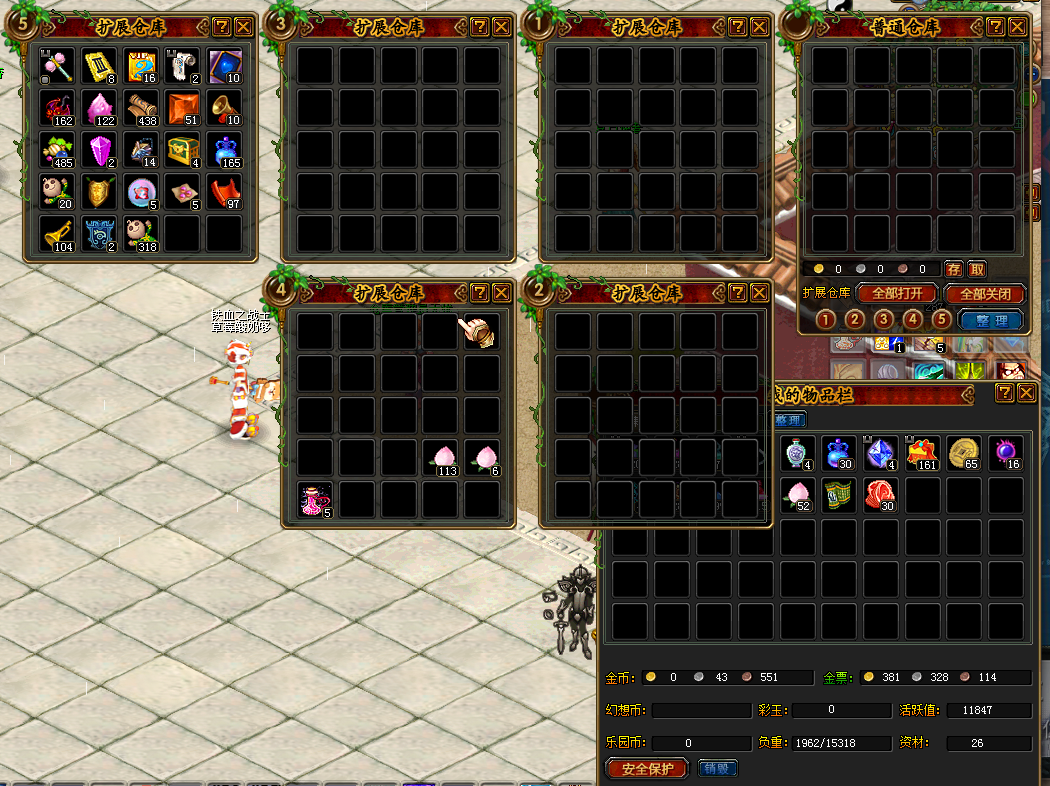This screenshot has width=1050, height=786.
Task: Sort the warehouse with the blue 整理 button
Action: coord(991,320)
